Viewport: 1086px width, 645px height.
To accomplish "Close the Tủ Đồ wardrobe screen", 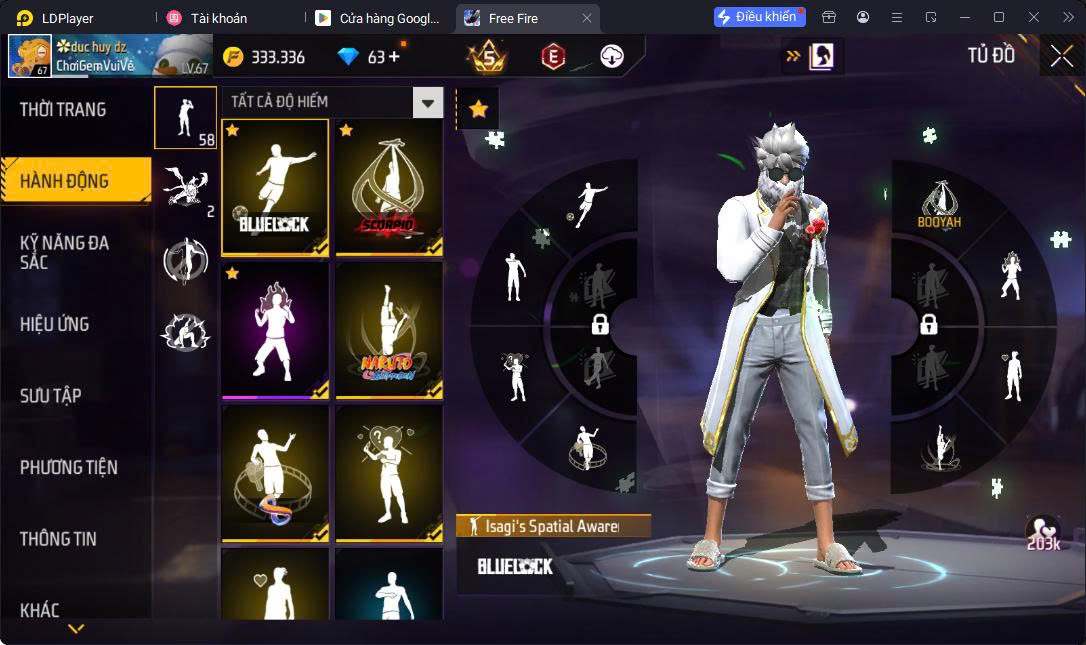I will [1061, 56].
